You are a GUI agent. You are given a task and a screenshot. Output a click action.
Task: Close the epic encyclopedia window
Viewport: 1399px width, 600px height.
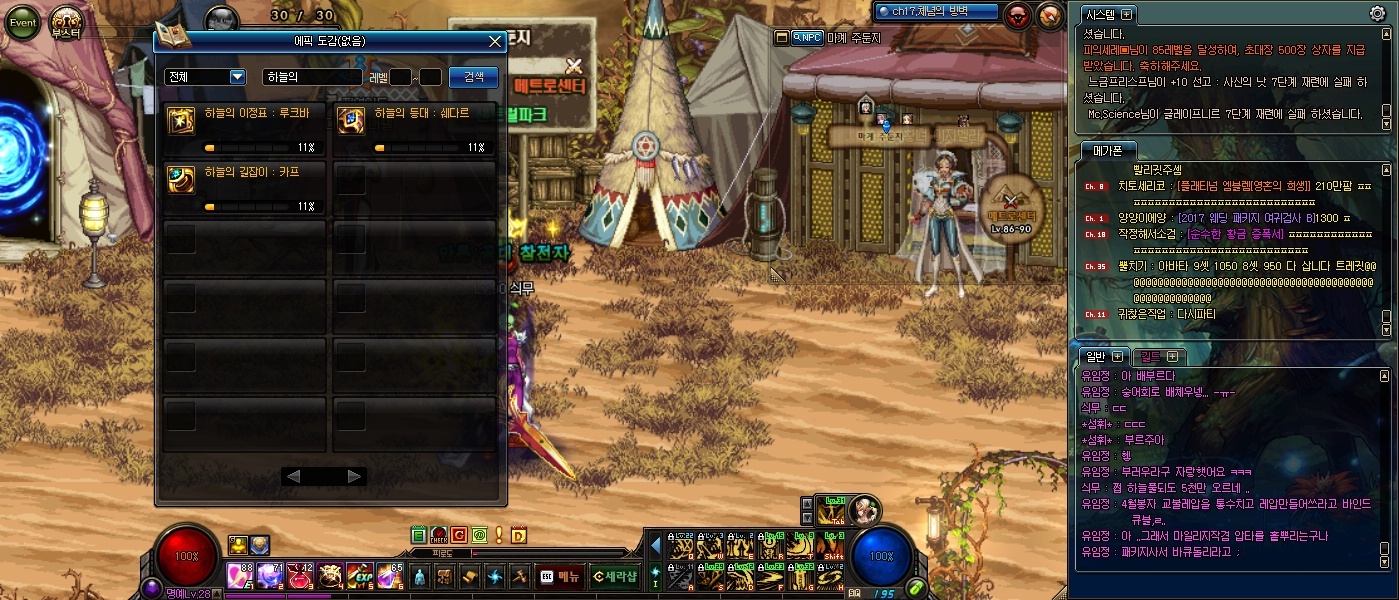coord(495,42)
